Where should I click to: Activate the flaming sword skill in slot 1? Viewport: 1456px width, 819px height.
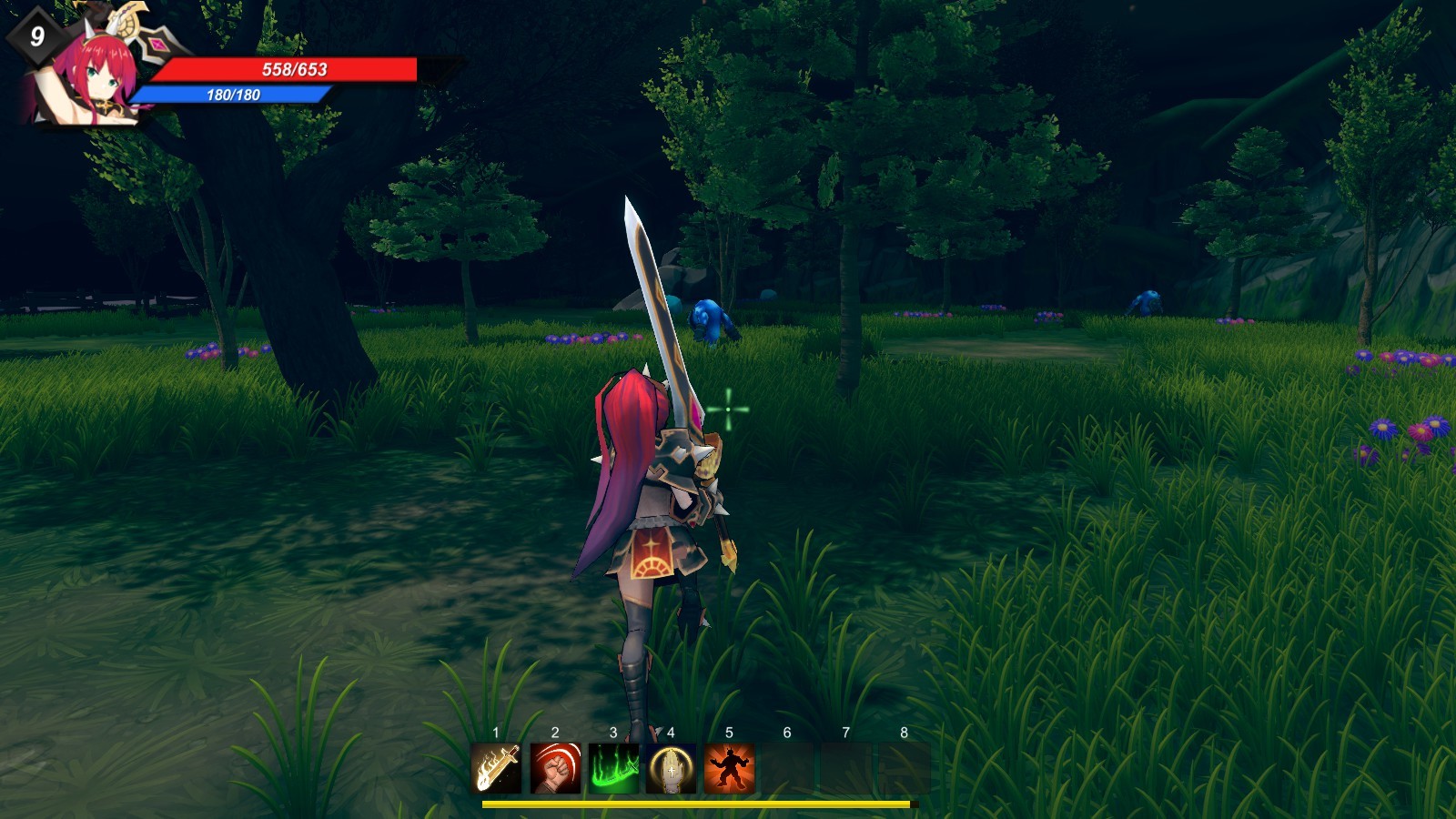coord(494,769)
